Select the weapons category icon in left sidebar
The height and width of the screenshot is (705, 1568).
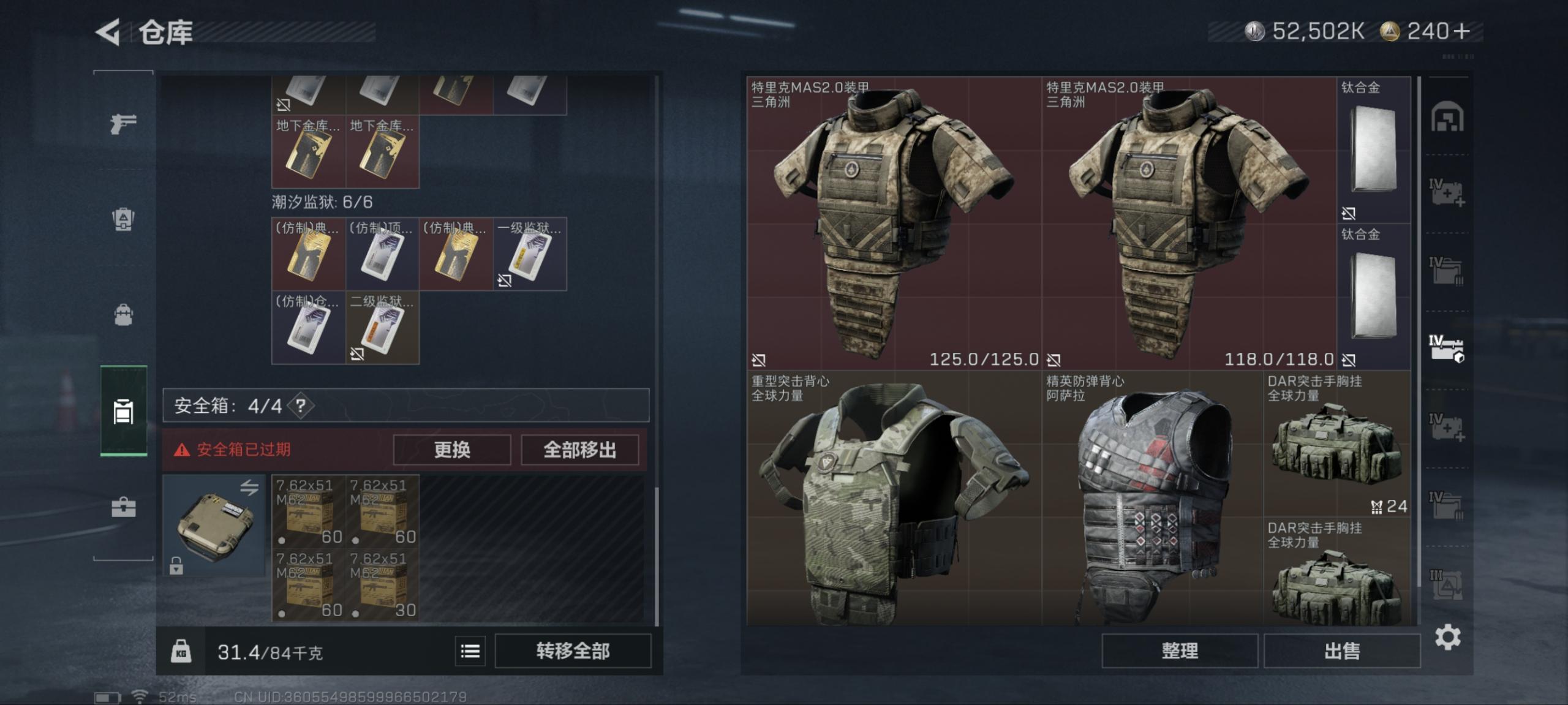click(123, 126)
